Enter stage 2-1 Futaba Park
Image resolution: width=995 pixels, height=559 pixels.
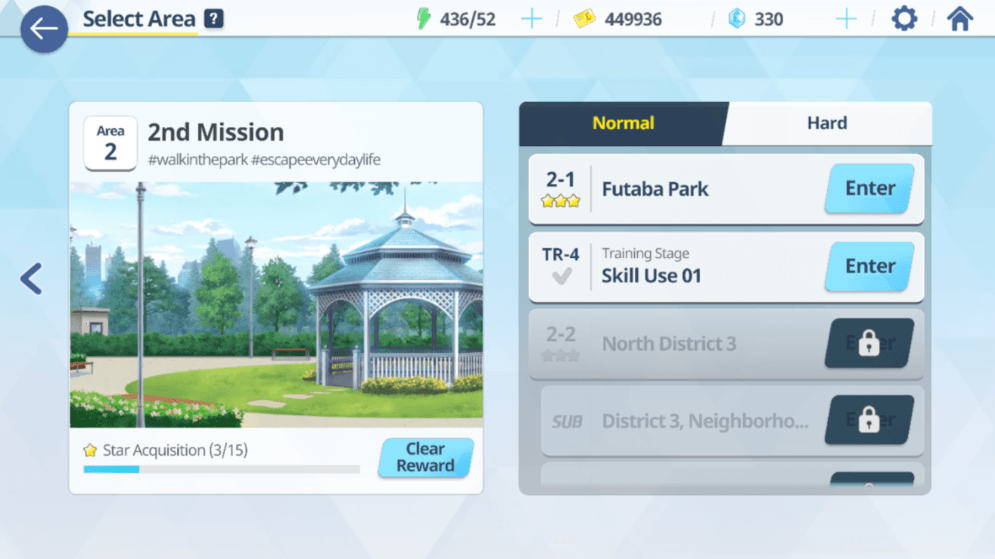click(x=869, y=189)
